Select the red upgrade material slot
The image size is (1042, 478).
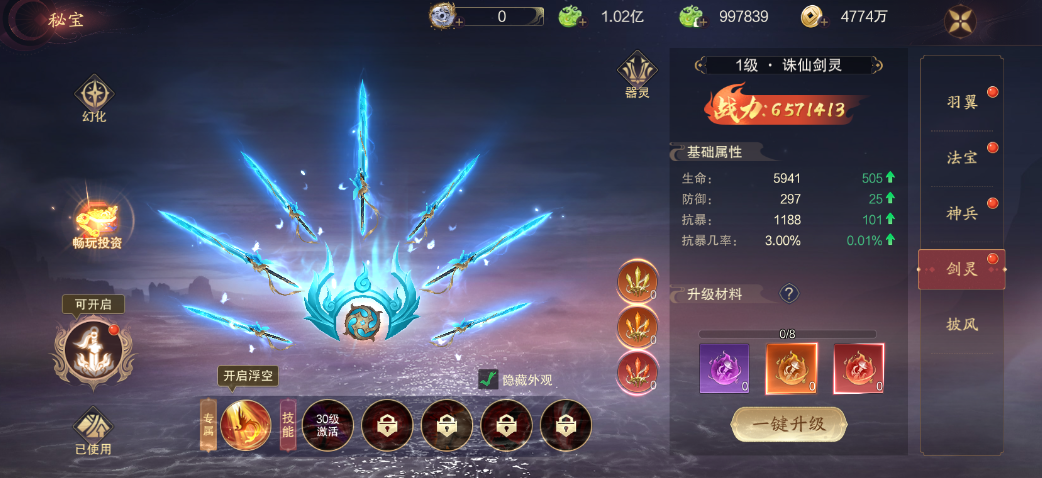(x=858, y=369)
